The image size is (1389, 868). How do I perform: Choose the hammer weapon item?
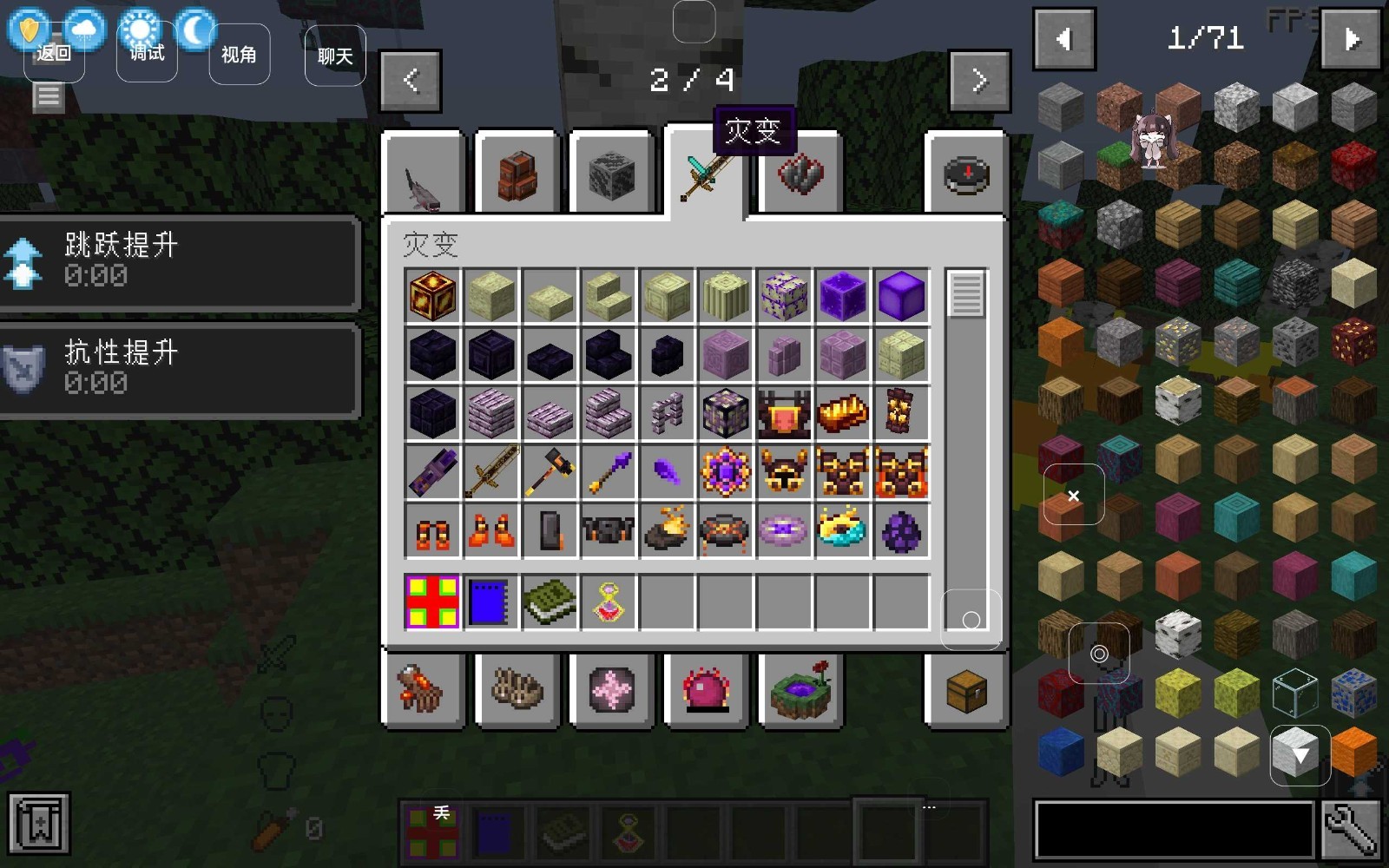549,472
